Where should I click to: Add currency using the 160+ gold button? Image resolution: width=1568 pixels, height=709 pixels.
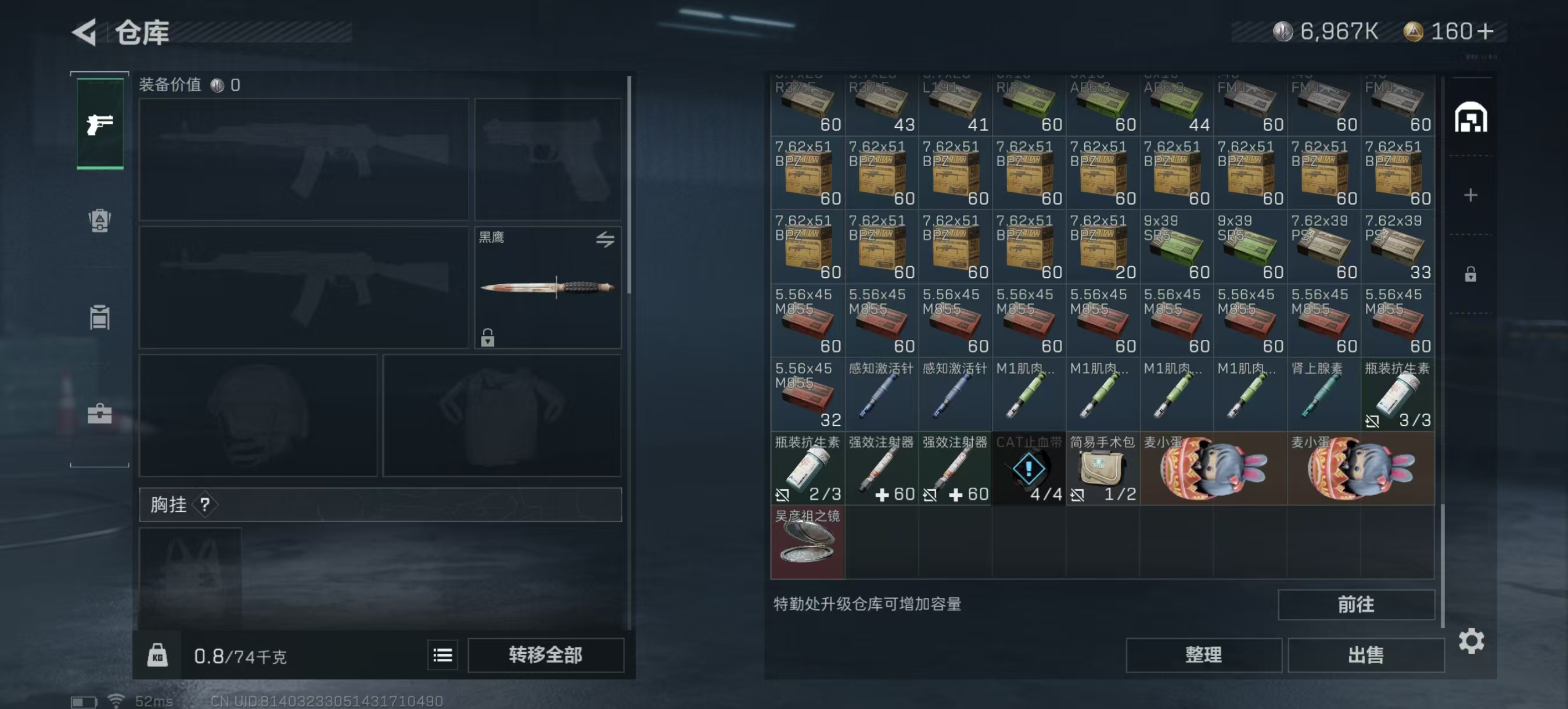click(1485, 32)
